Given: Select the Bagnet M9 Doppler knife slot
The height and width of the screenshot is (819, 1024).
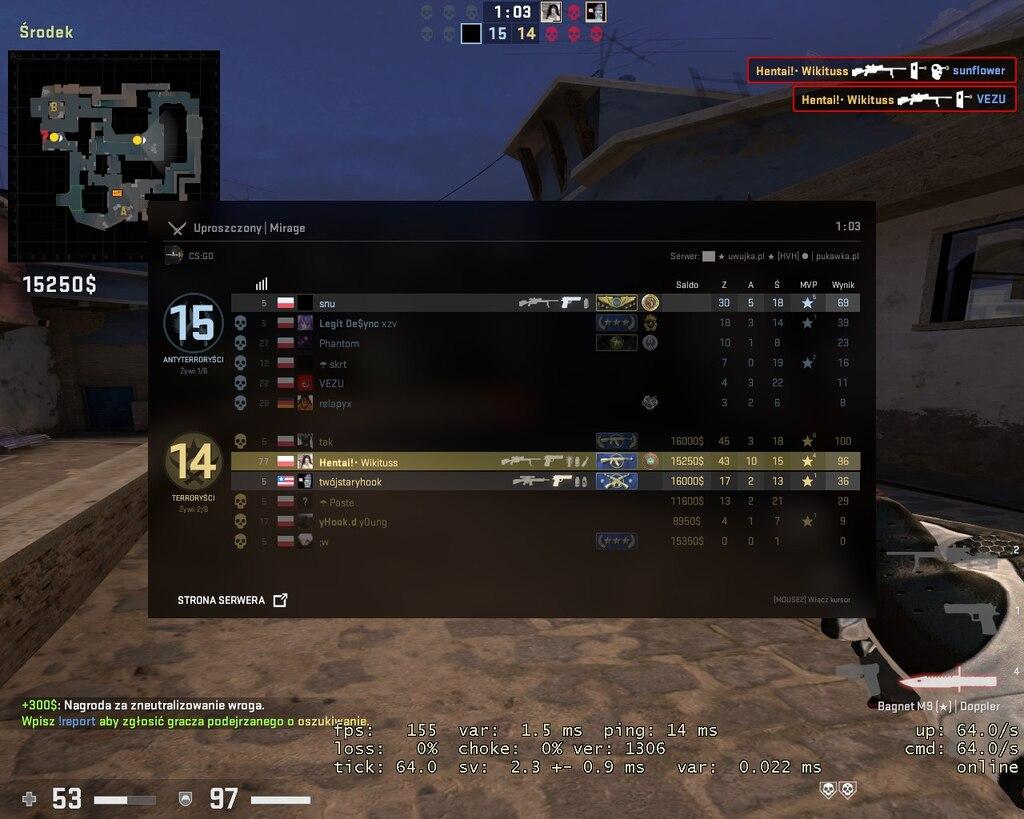Looking at the screenshot, I should coord(948,682).
